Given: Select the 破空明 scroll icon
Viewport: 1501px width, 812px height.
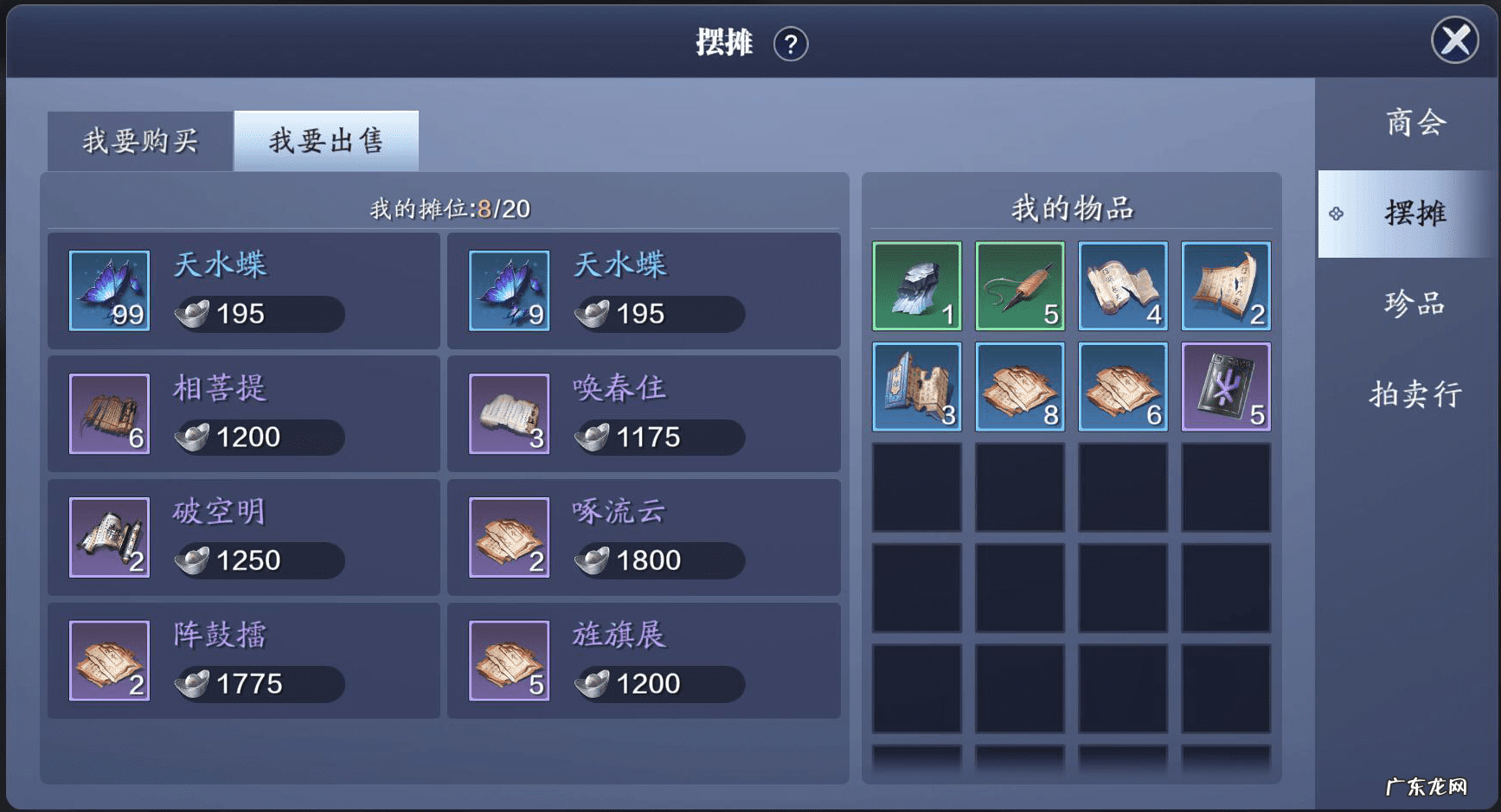Looking at the screenshot, I should (109, 536).
